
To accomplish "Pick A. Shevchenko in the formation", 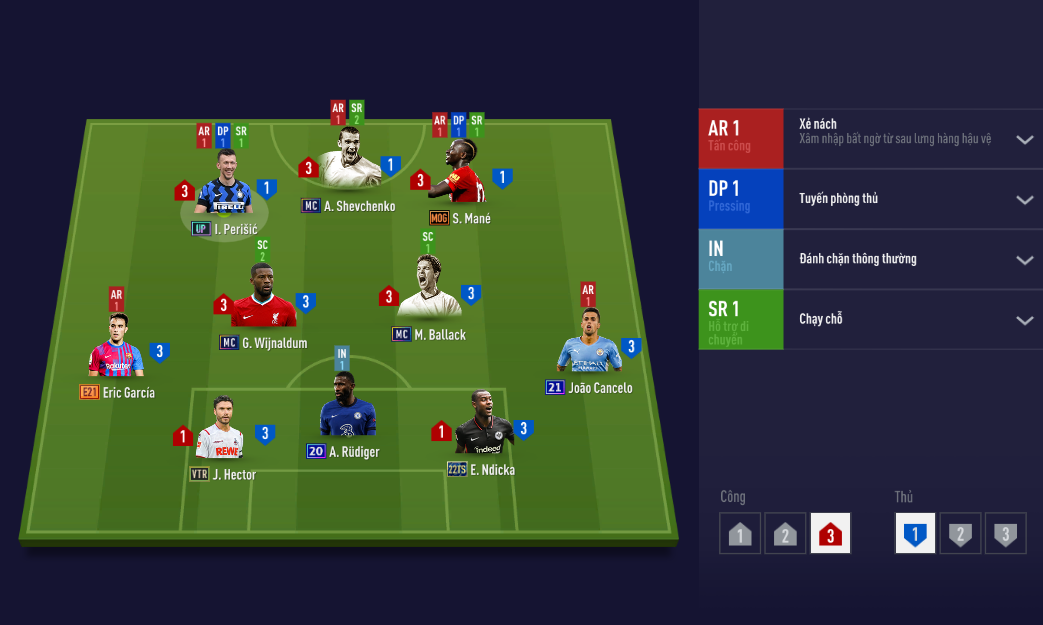I will click(350, 160).
